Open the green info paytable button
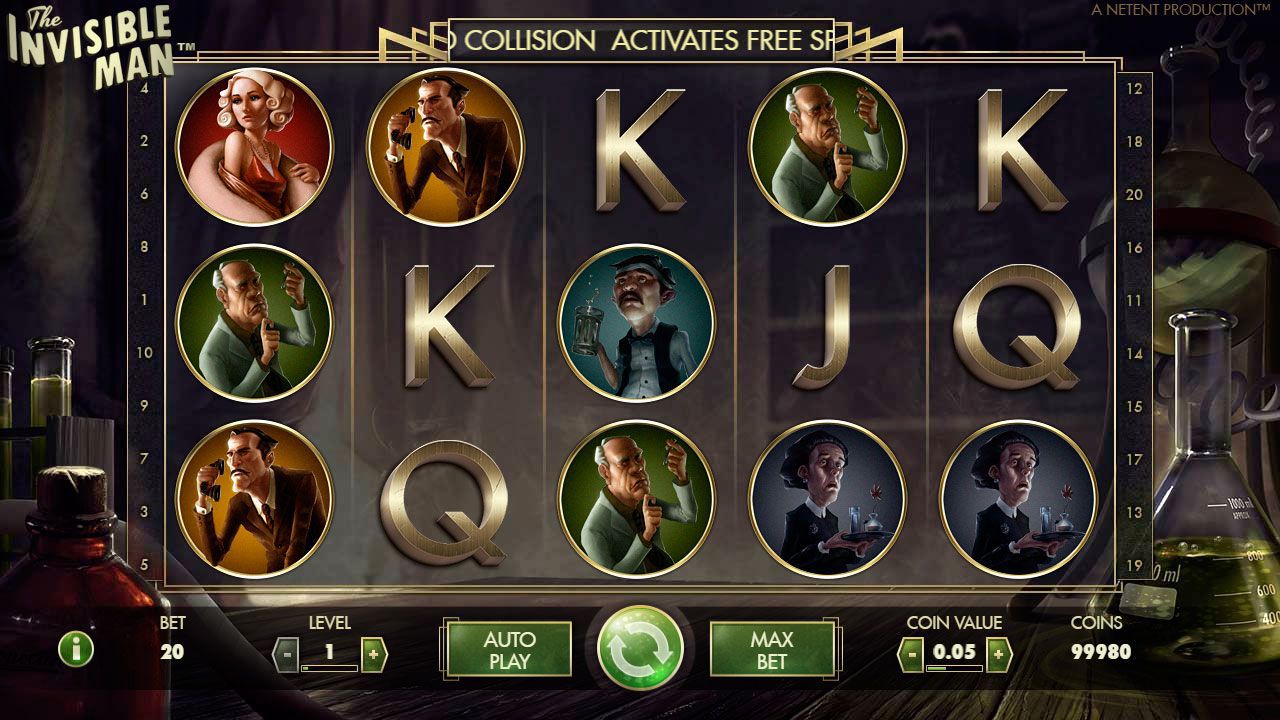1280x720 pixels. (75, 650)
